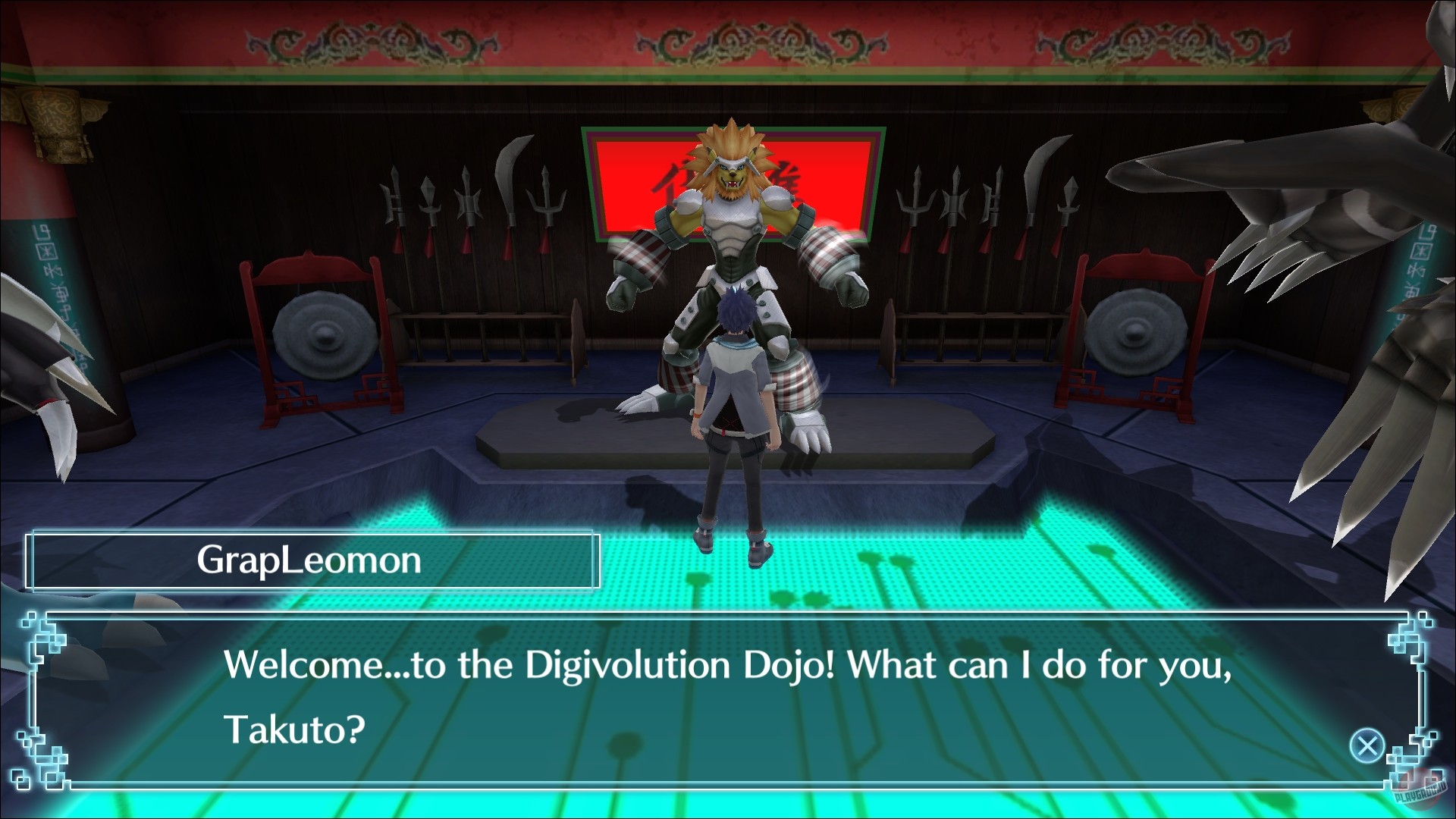Click the GrapLeomon name plate
The height and width of the screenshot is (819, 1456).
pyautogui.click(x=311, y=561)
